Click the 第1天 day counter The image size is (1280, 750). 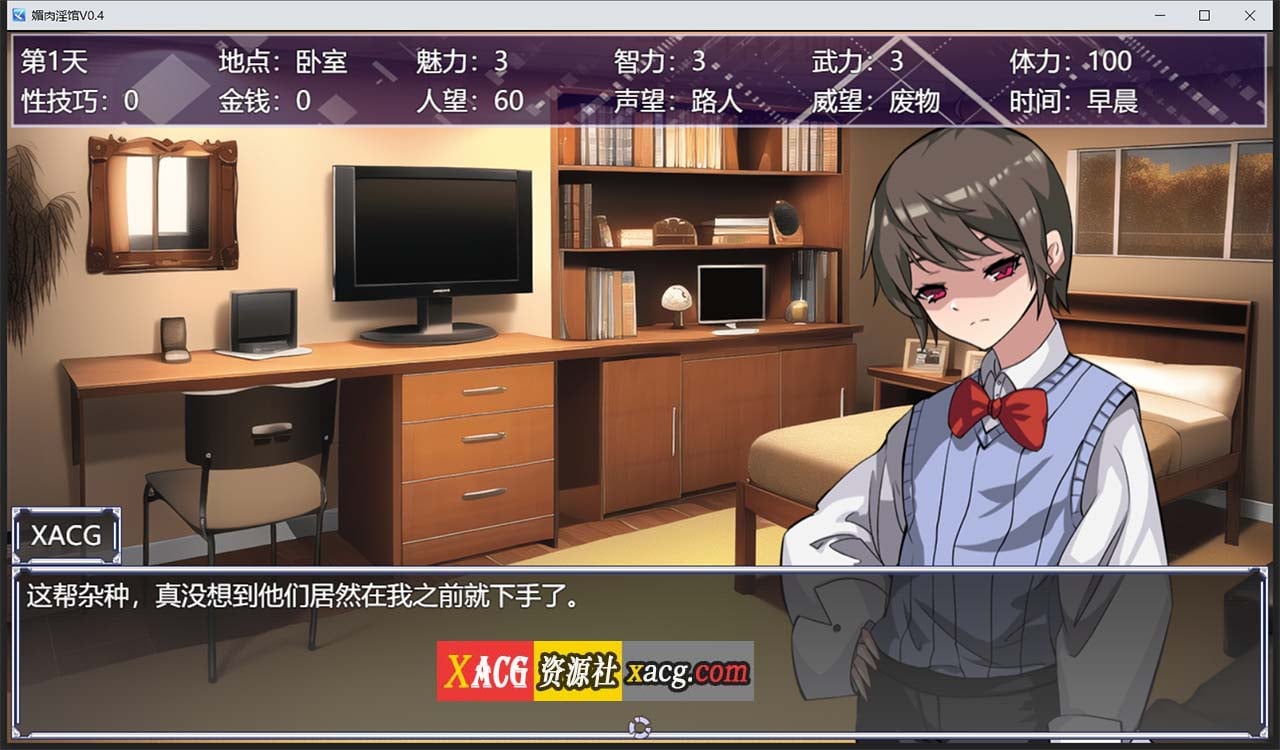[x=54, y=61]
